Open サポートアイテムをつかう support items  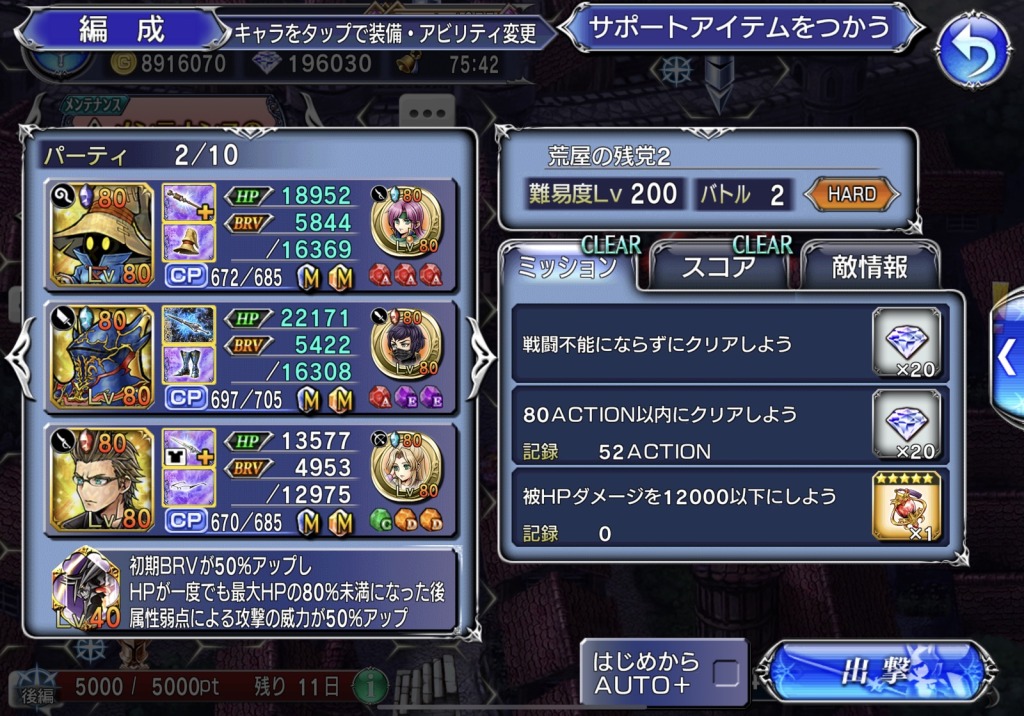(740, 28)
